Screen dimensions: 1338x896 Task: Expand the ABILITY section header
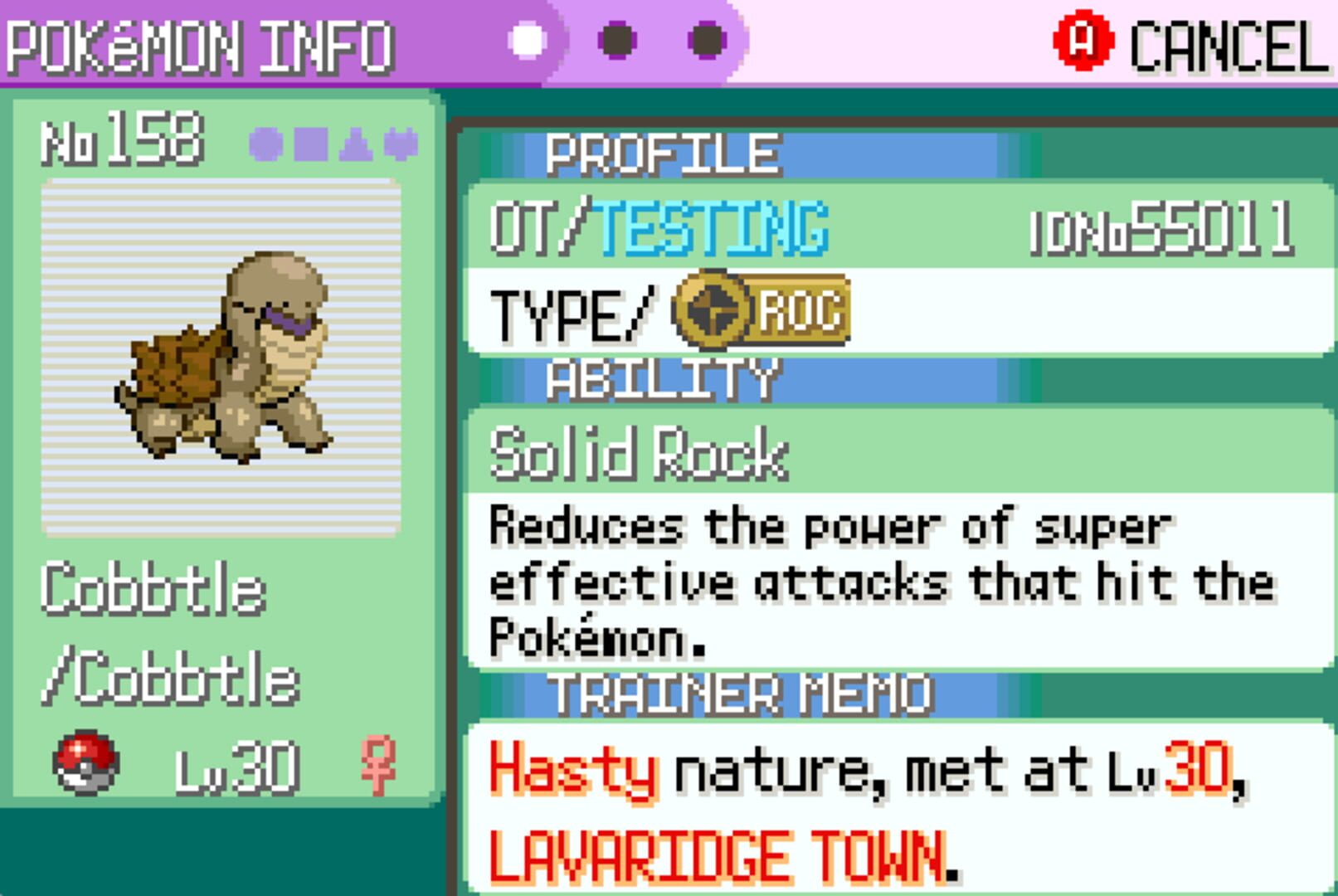tap(662, 380)
